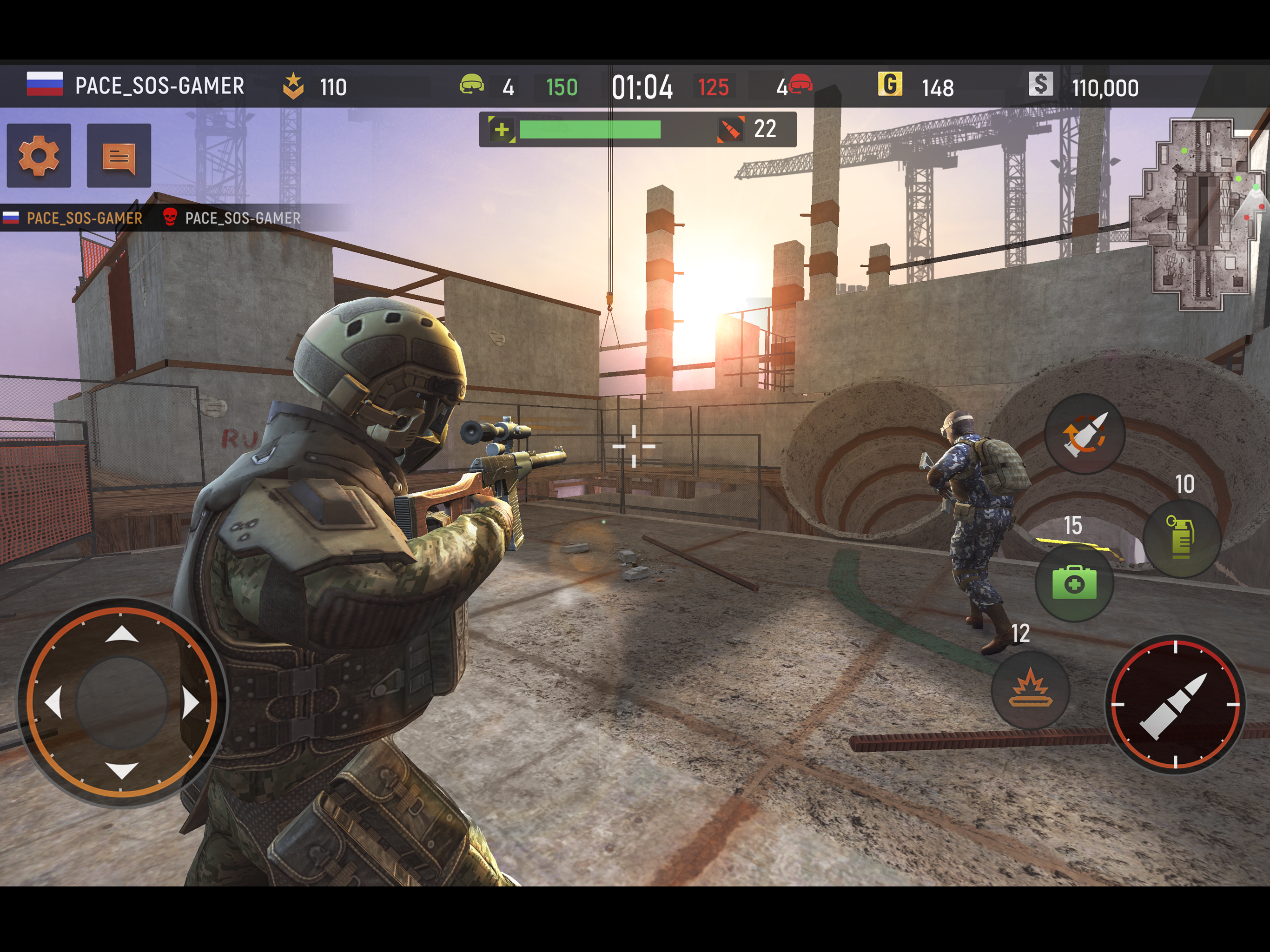
Task: Open the chat message button
Action: pyautogui.click(x=119, y=156)
